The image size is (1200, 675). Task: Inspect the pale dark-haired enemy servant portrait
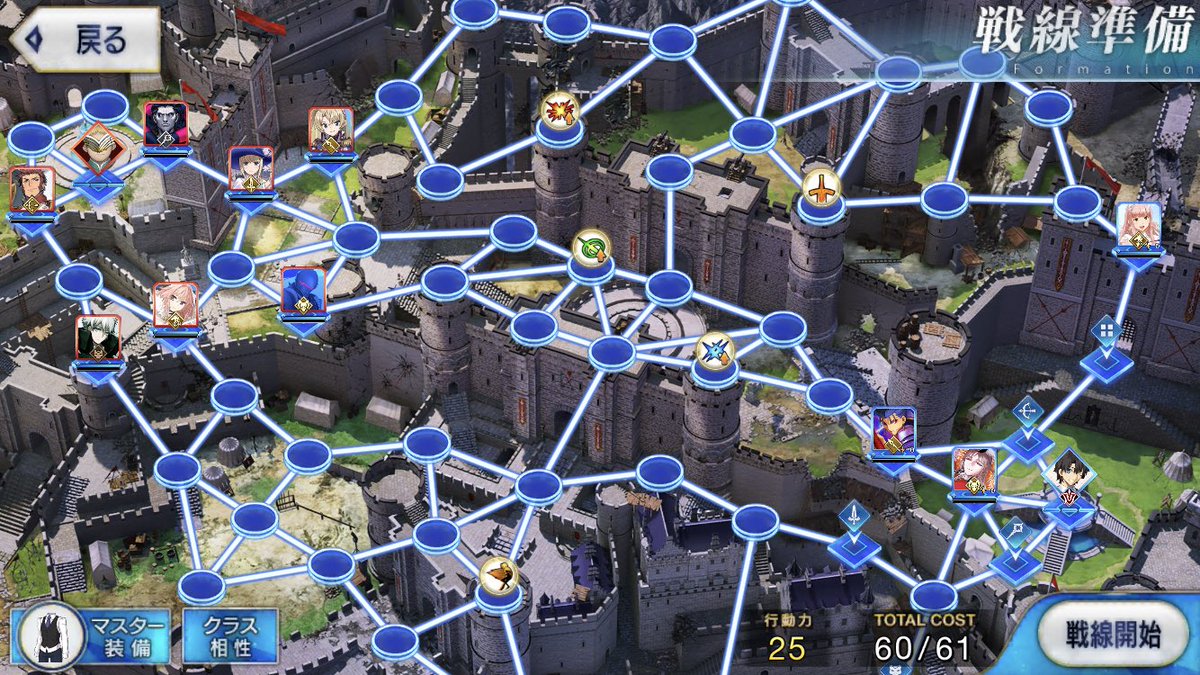[x=165, y=124]
